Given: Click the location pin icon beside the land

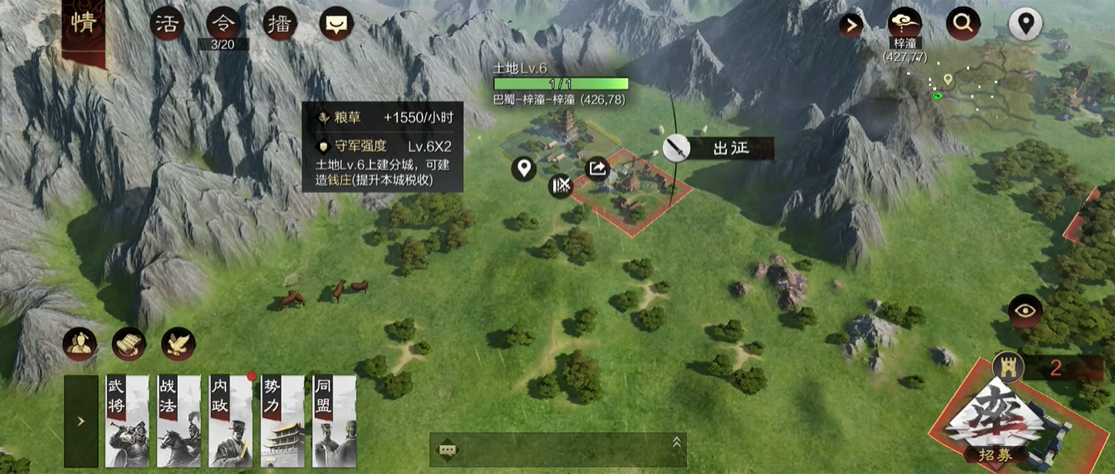Looking at the screenshot, I should (x=523, y=168).
